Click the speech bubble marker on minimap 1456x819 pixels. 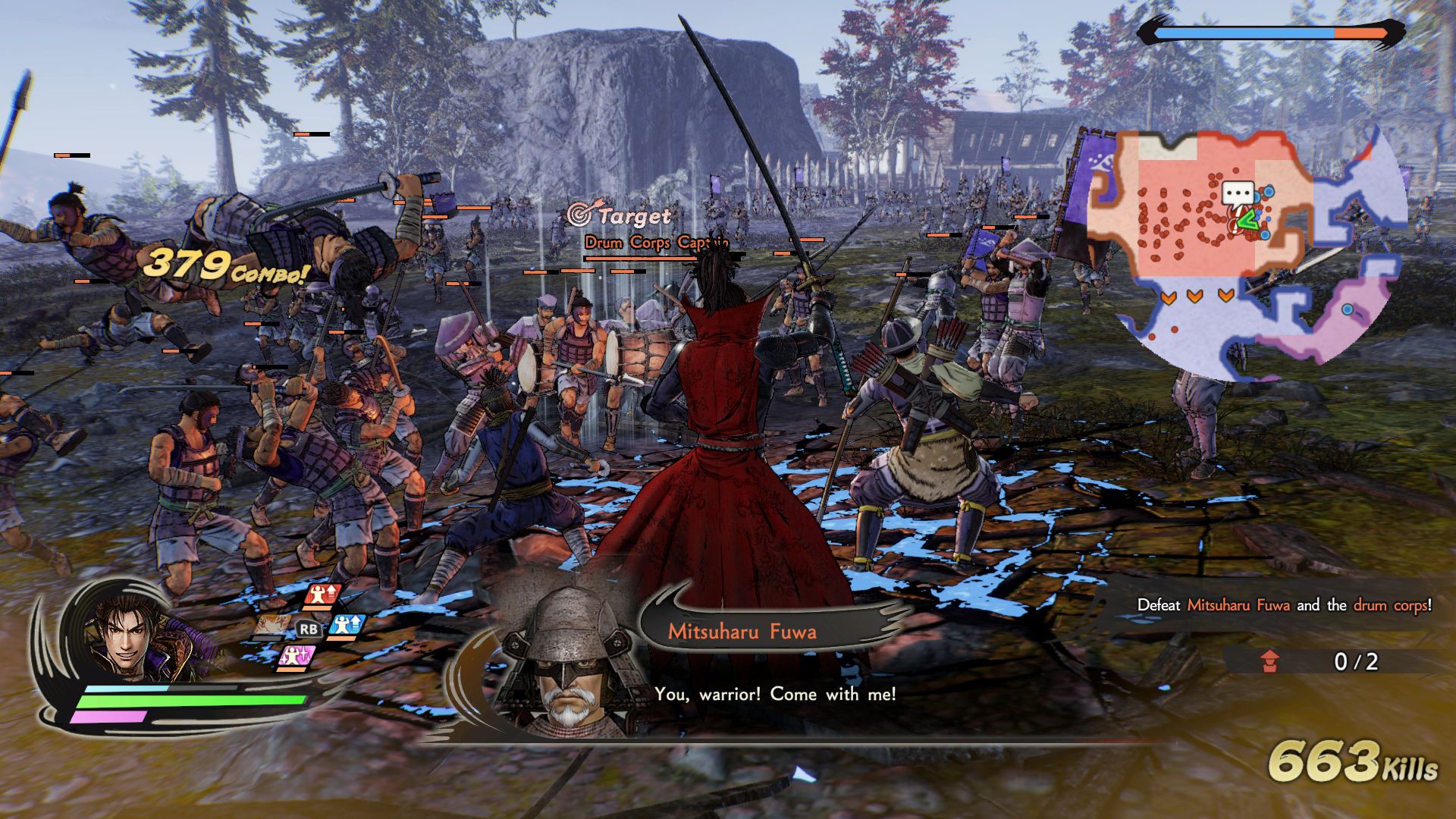1238,194
